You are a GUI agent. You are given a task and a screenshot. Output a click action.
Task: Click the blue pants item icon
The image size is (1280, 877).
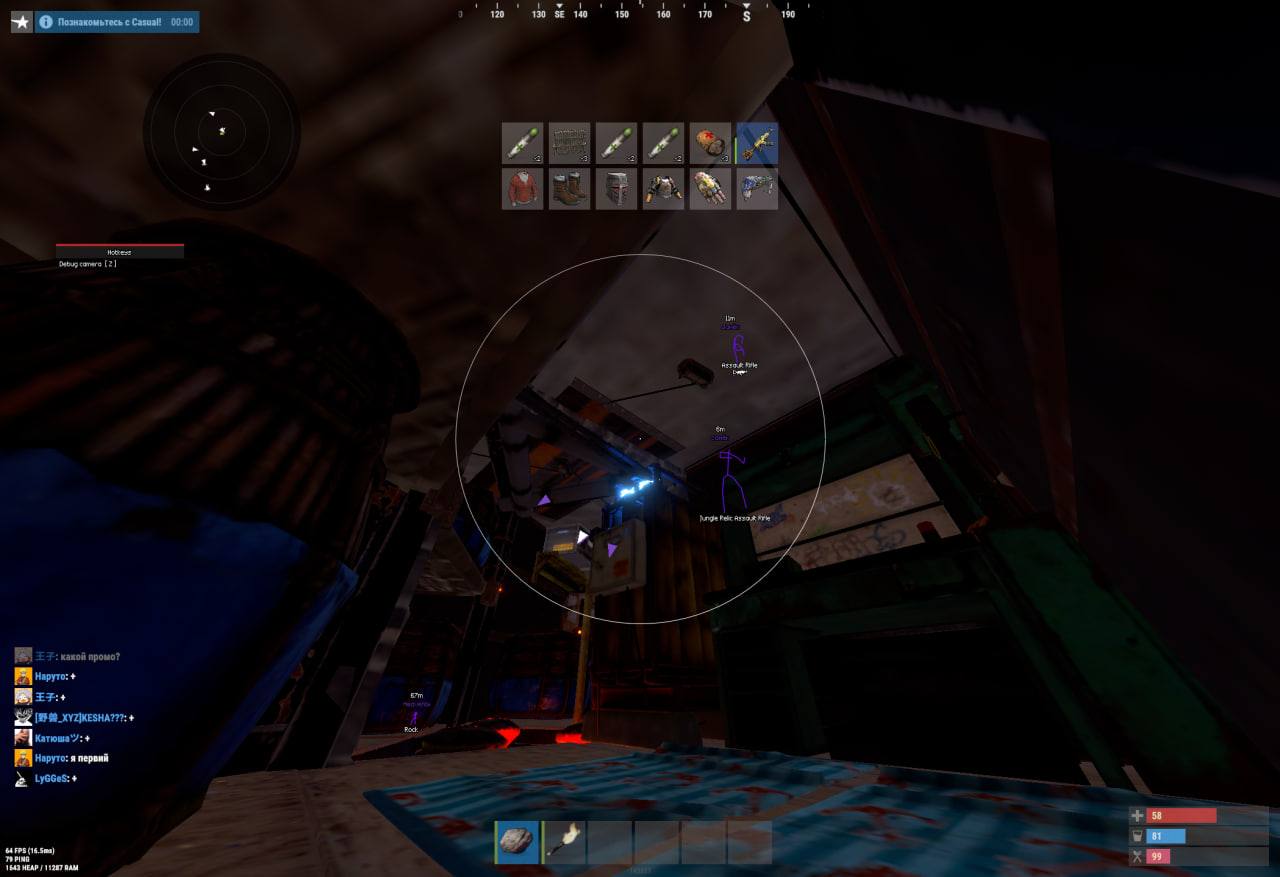756,189
